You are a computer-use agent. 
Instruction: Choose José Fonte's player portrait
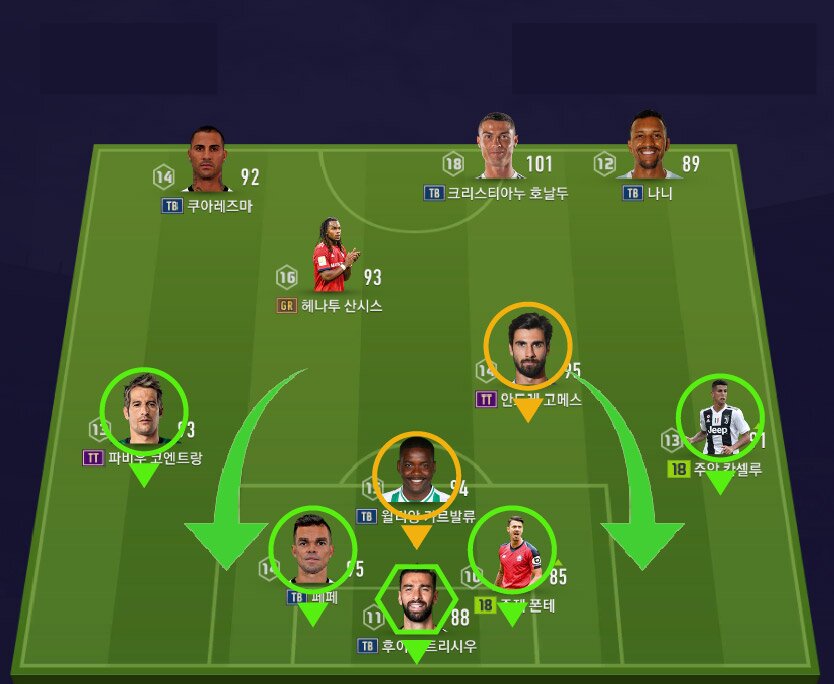coord(512,550)
